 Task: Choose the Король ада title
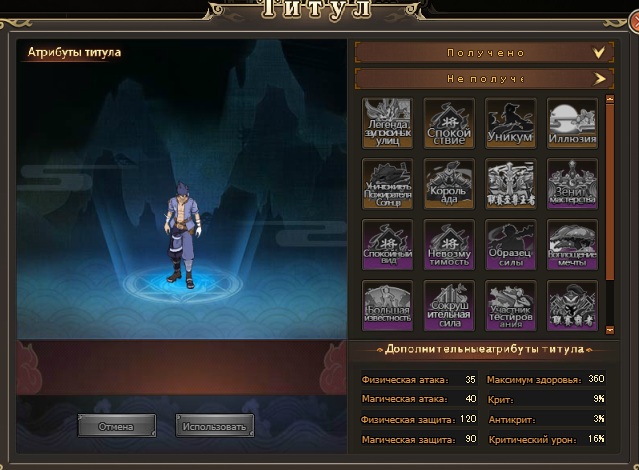449,184
